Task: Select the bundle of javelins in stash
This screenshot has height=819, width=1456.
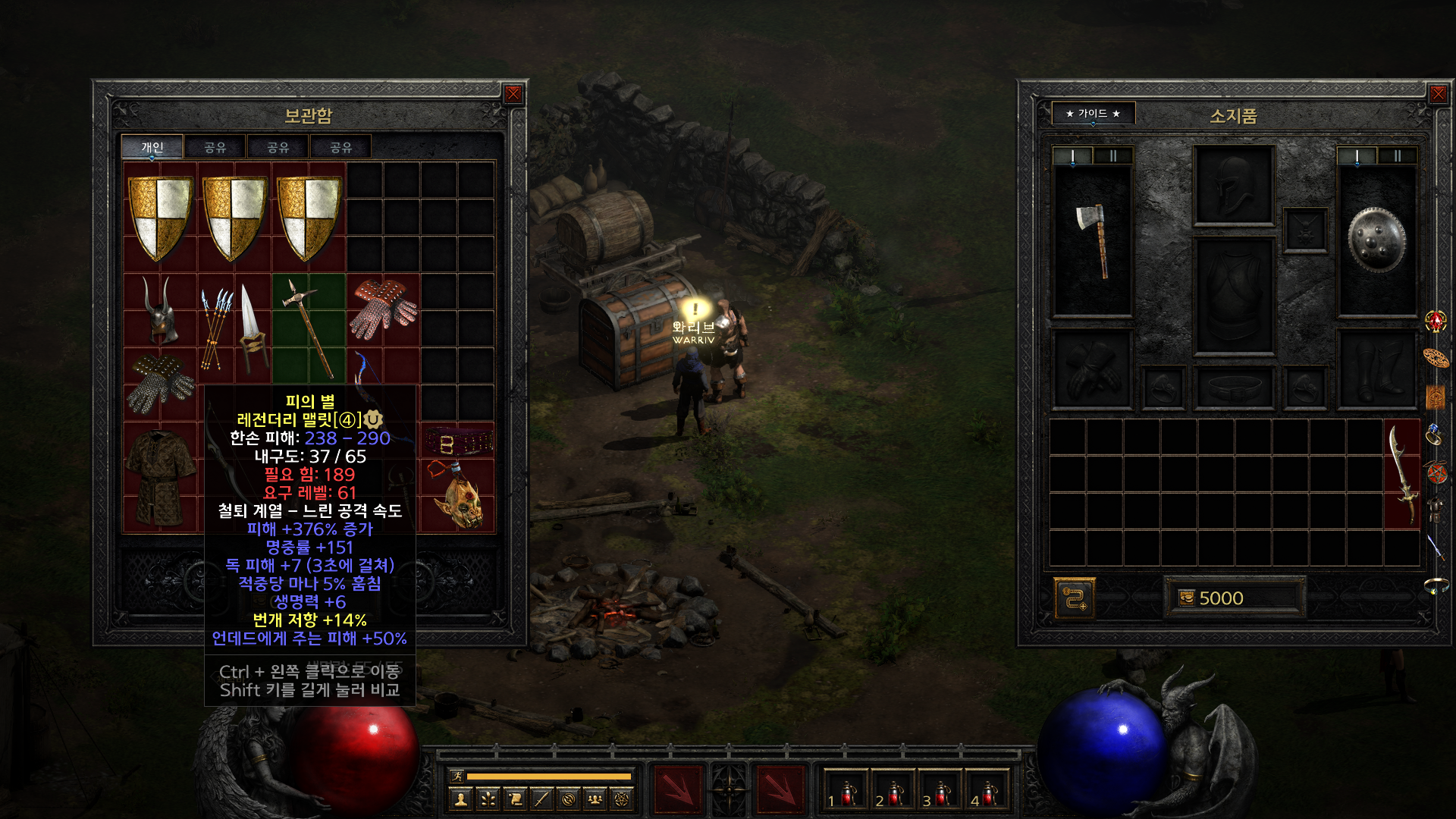Action: click(216, 328)
